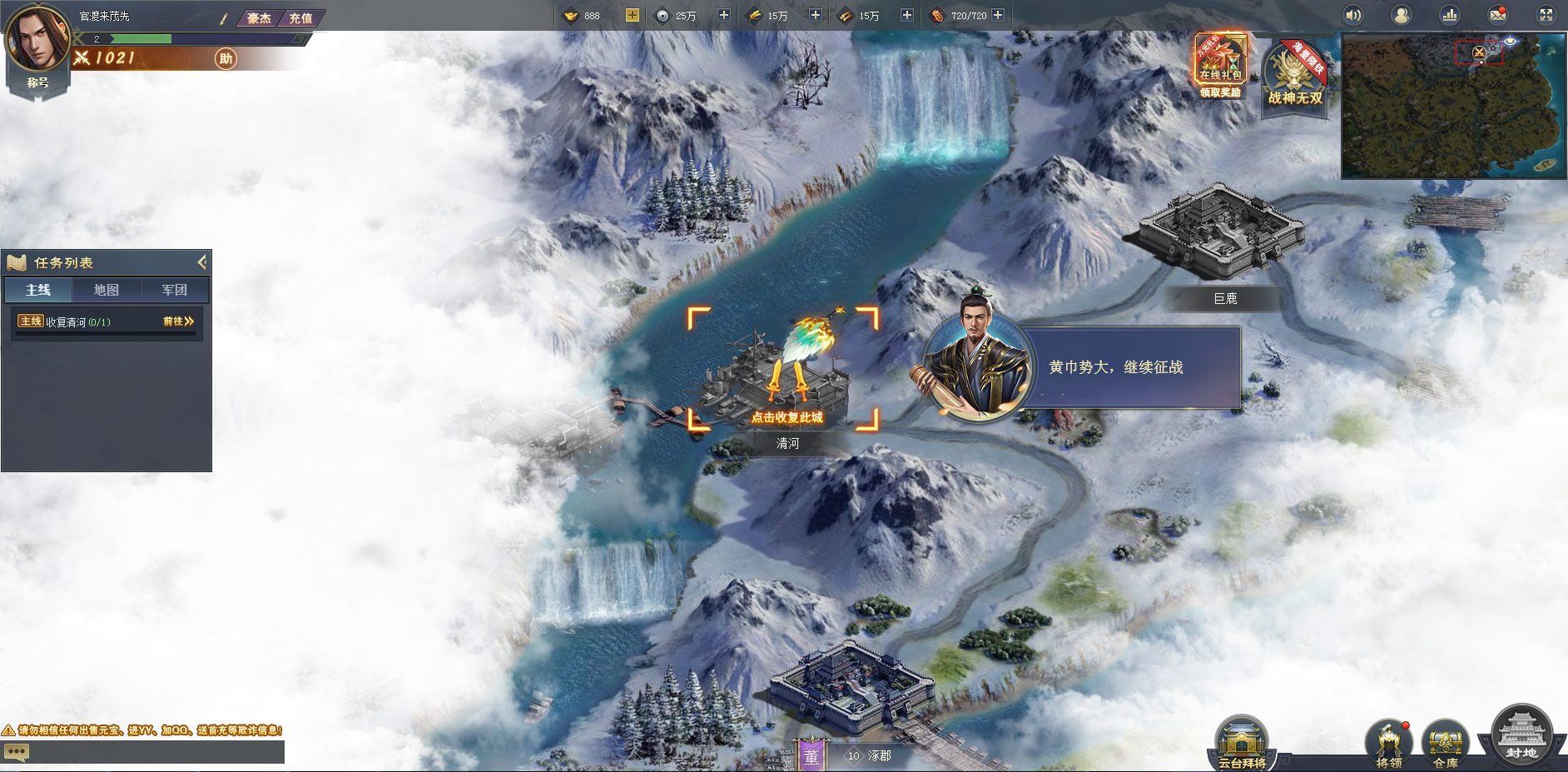Image resolution: width=1568 pixels, height=772 pixels.
Task: Enter the 封地 fief screen
Action: 1521,736
